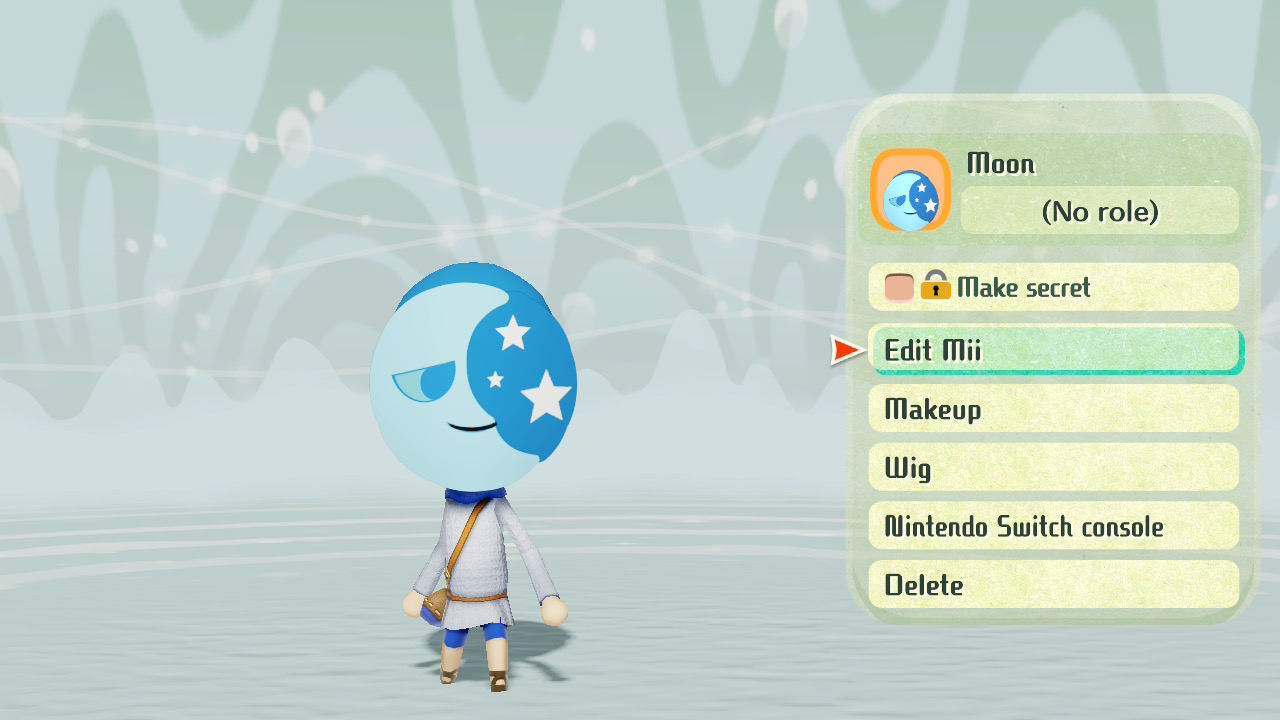This screenshot has width=1280, height=720.
Task: Click the (No role) field
Action: pos(1099,212)
